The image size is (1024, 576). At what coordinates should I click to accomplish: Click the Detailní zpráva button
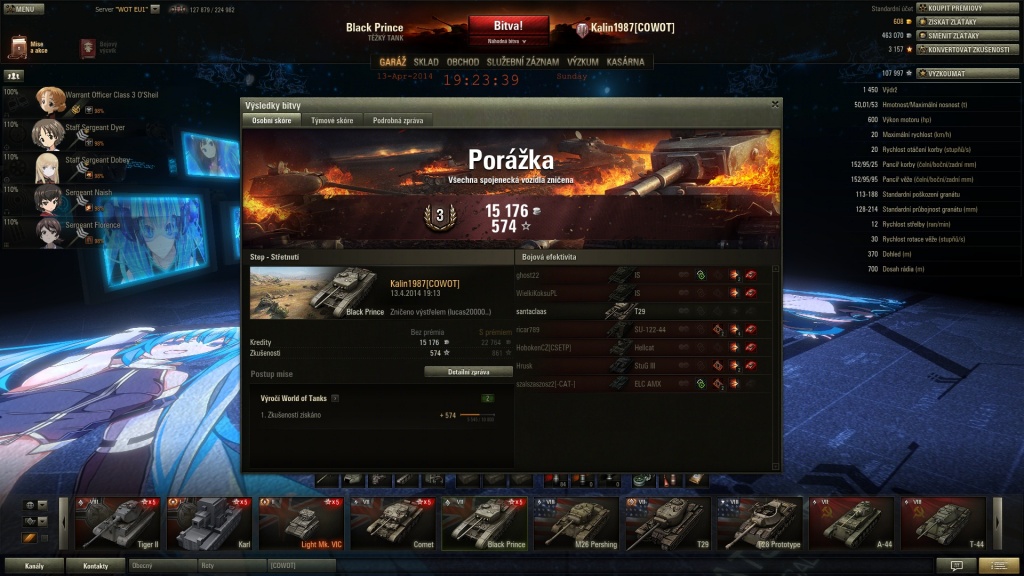[x=466, y=371]
